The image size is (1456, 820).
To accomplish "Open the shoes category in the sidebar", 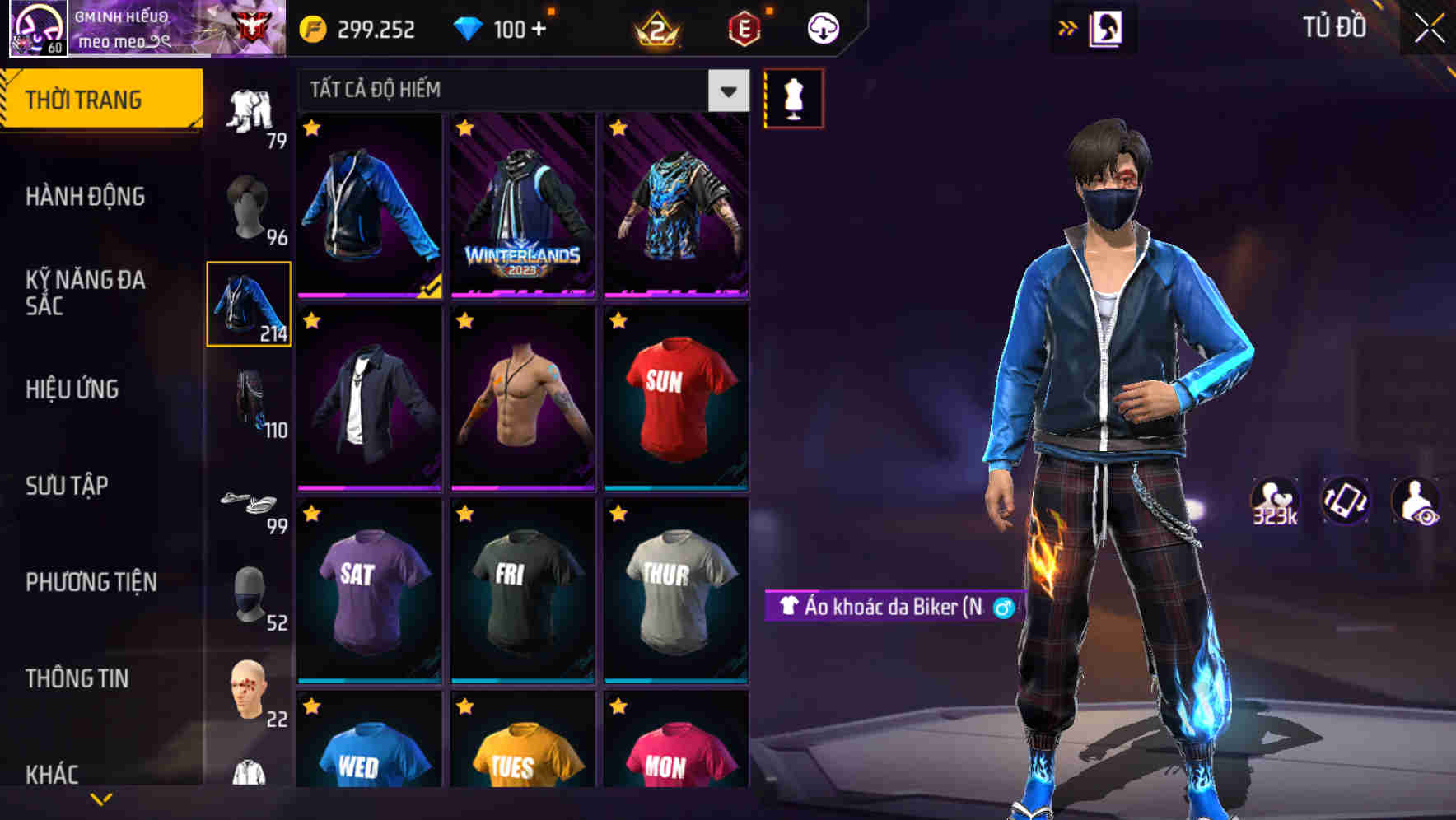I will (250, 504).
